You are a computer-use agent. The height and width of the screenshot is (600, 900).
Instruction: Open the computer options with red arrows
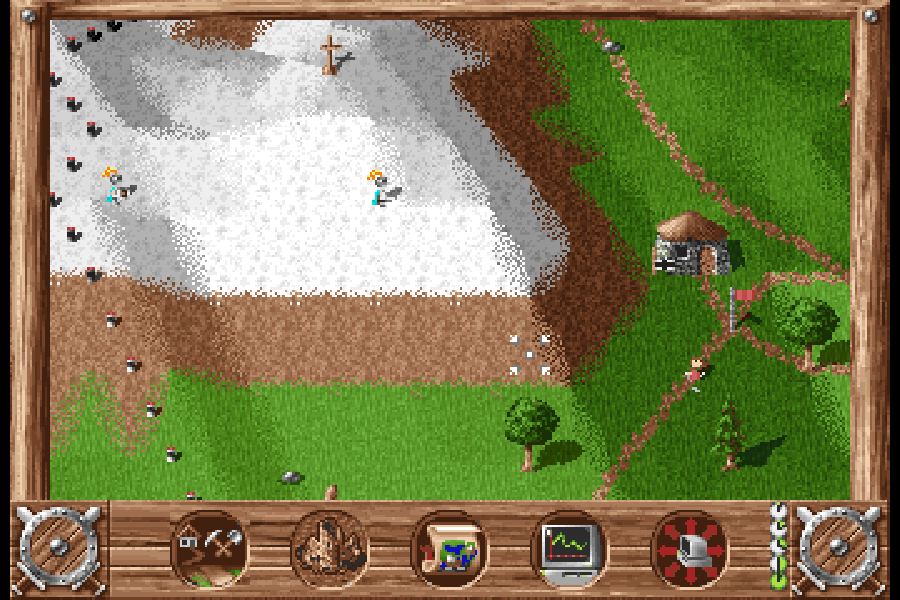[689, 549]
